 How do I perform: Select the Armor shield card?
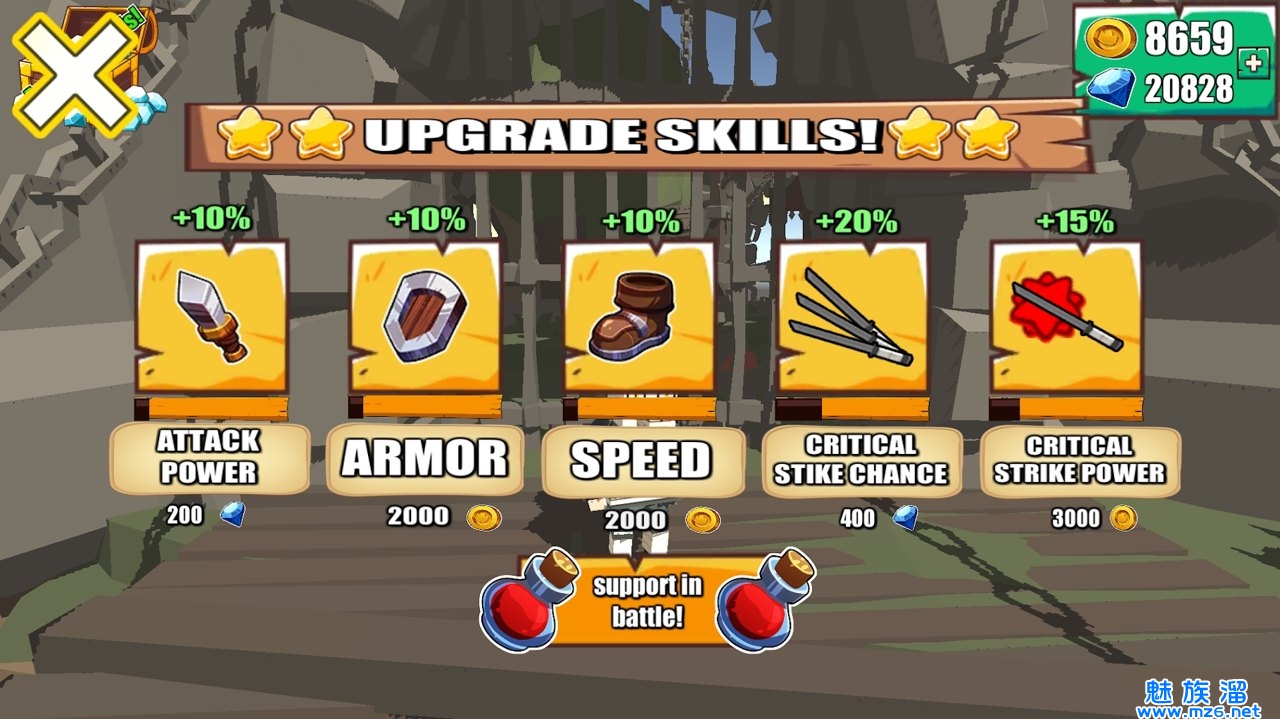tap(425, 316)
